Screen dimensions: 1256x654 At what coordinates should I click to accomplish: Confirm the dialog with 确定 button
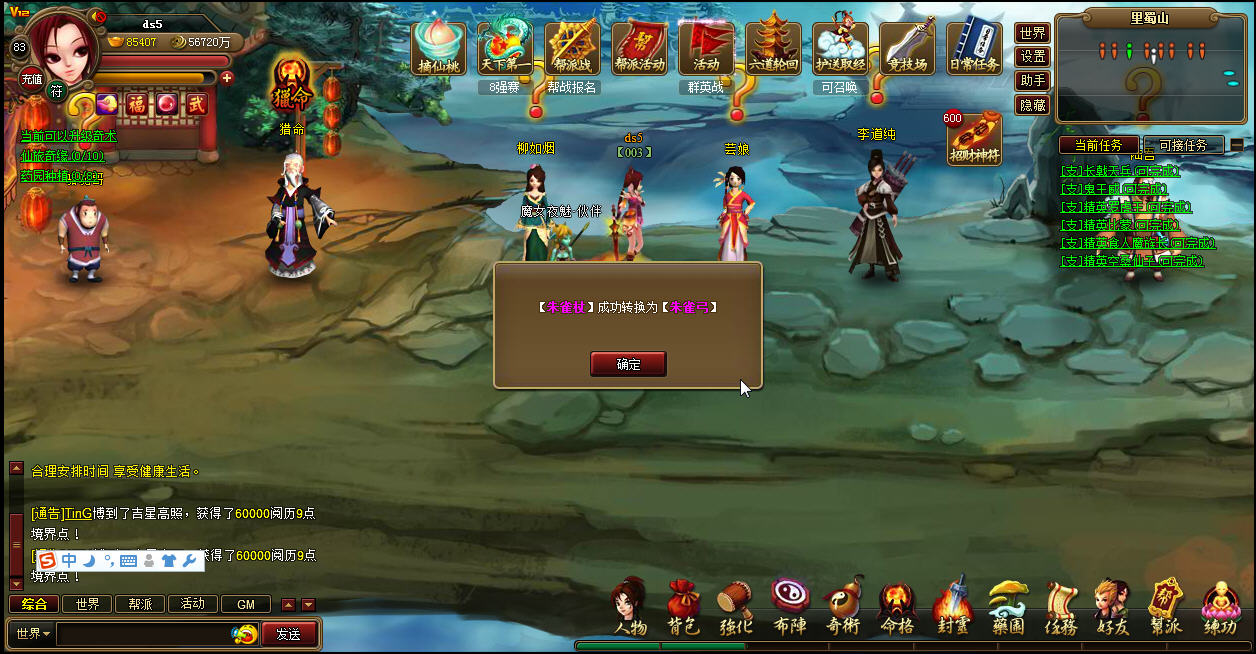click(628, 364)
